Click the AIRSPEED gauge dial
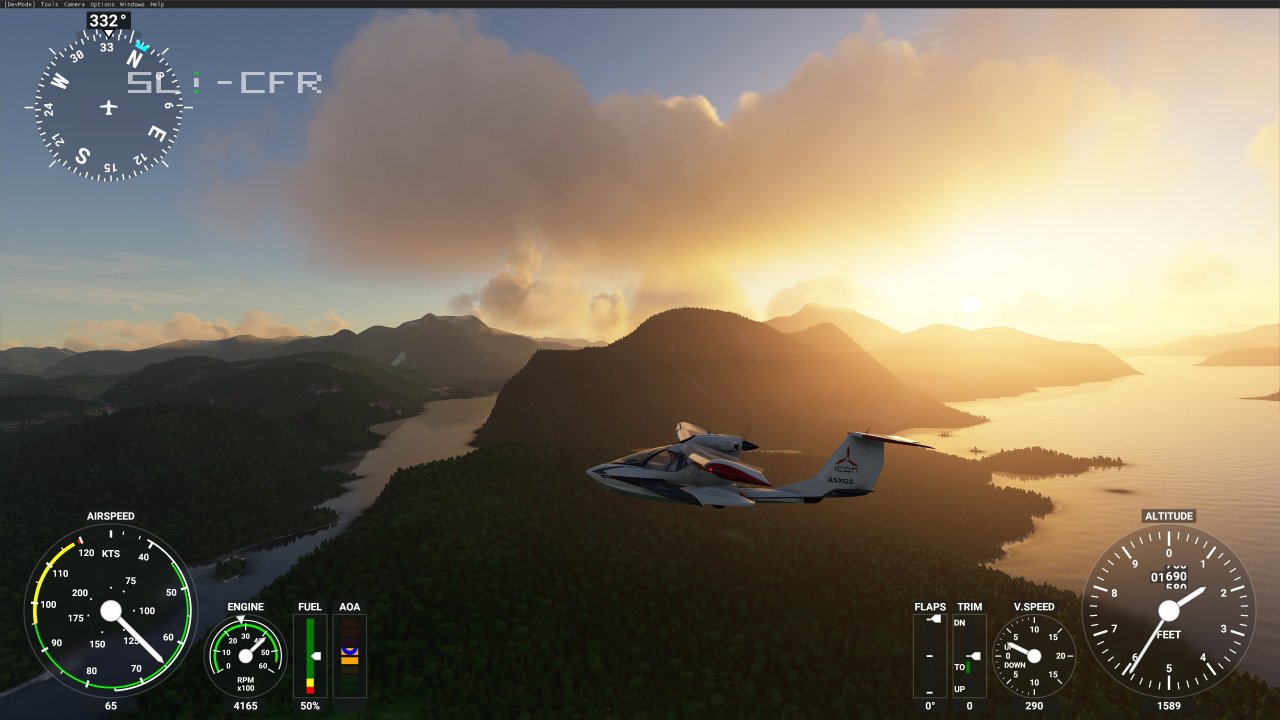1280x720 pixels. (x=112, y=612)
